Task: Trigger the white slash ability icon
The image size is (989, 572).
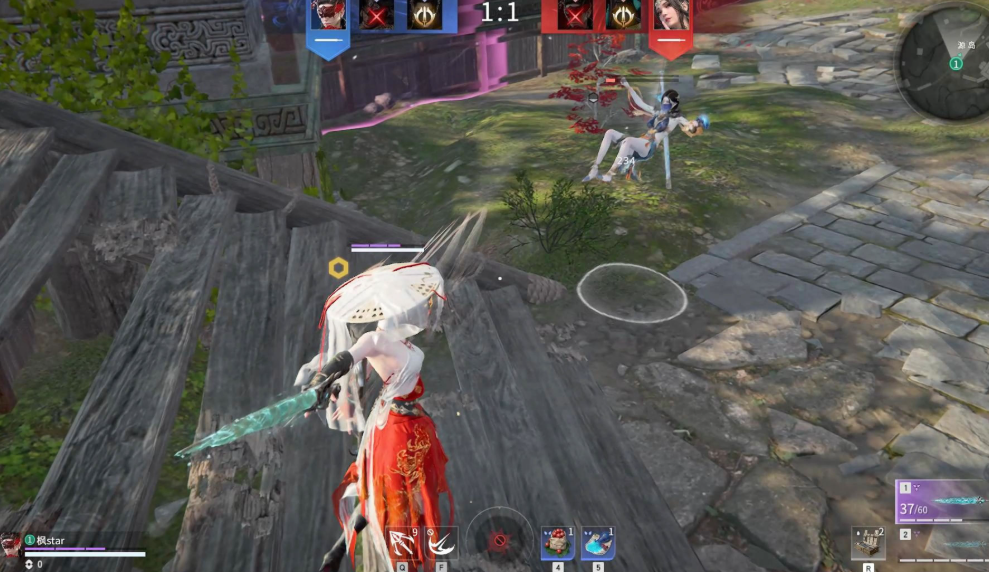Action: [440, 543]
